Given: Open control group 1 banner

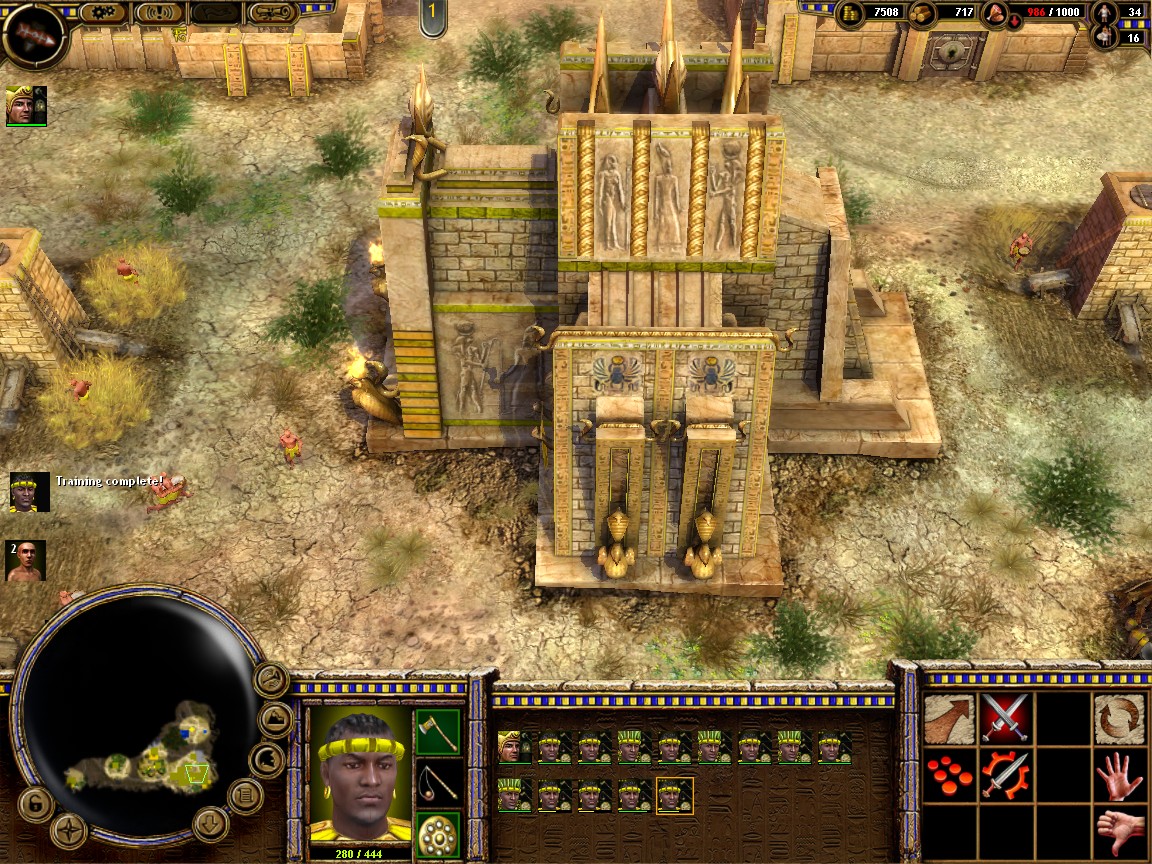Looking at the screenshot, I should point(432,17).
